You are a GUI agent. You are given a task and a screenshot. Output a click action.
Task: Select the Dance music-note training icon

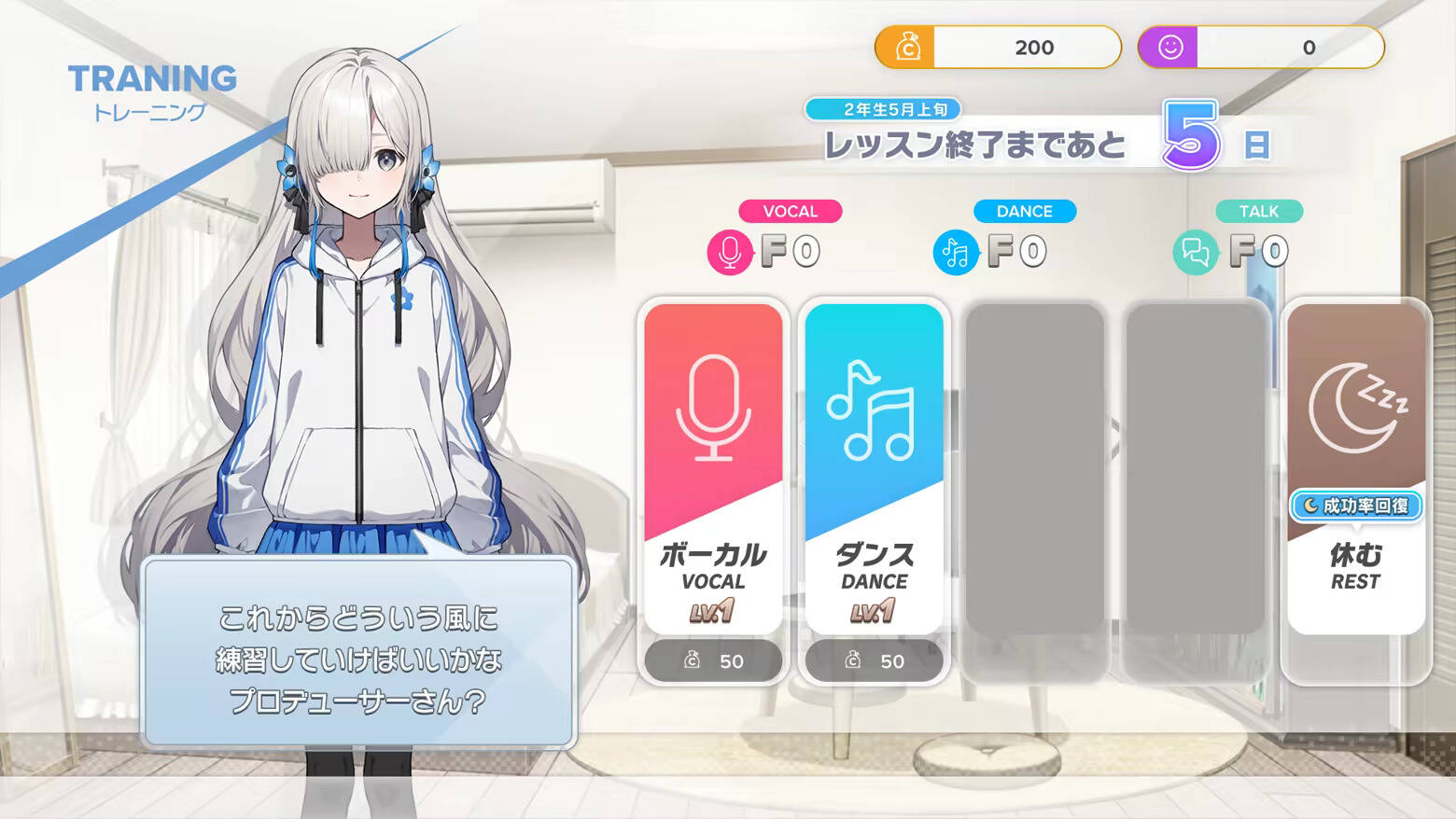coord(874,410)
